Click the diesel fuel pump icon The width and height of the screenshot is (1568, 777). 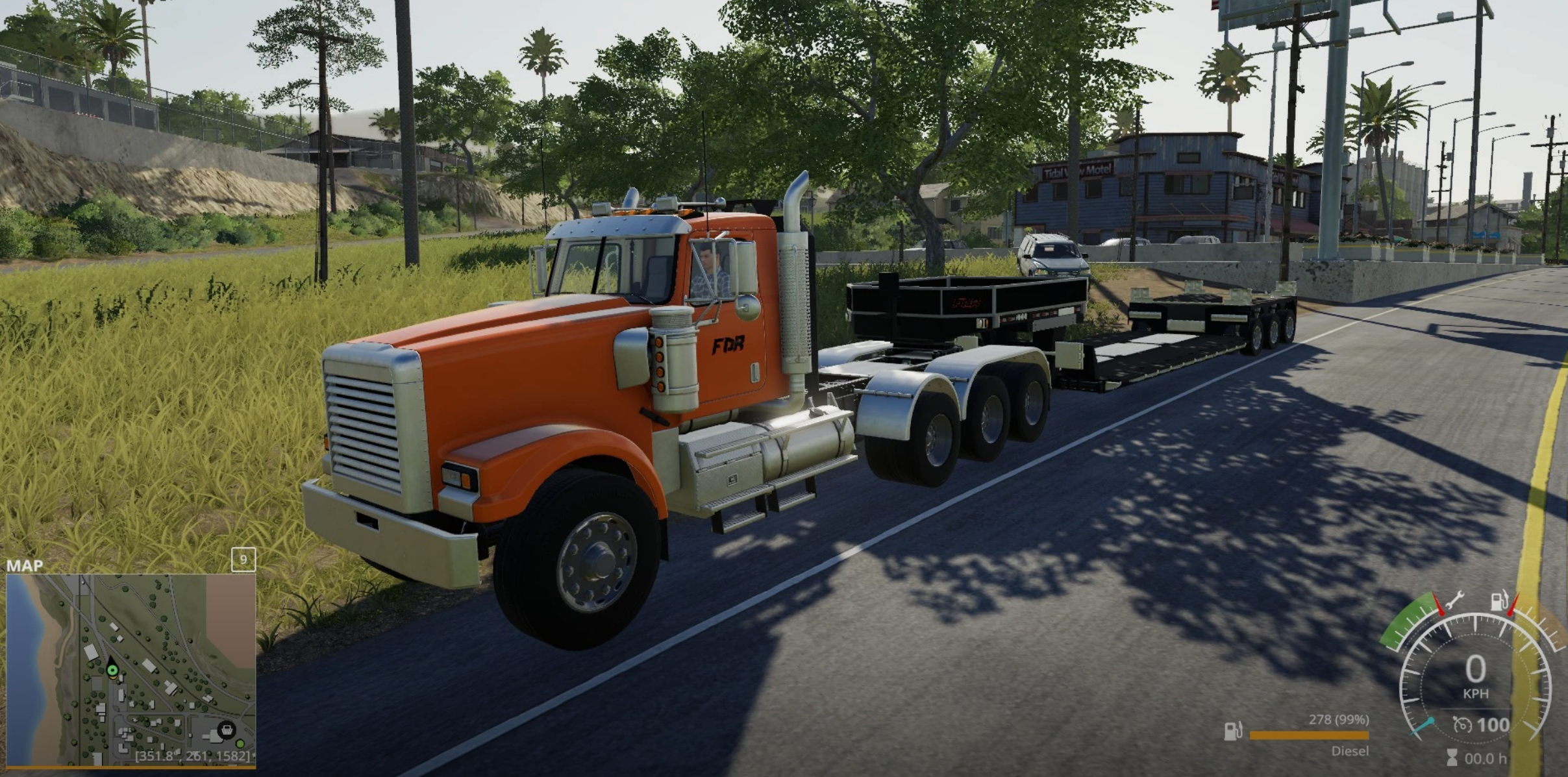[x=1232, y=731]
